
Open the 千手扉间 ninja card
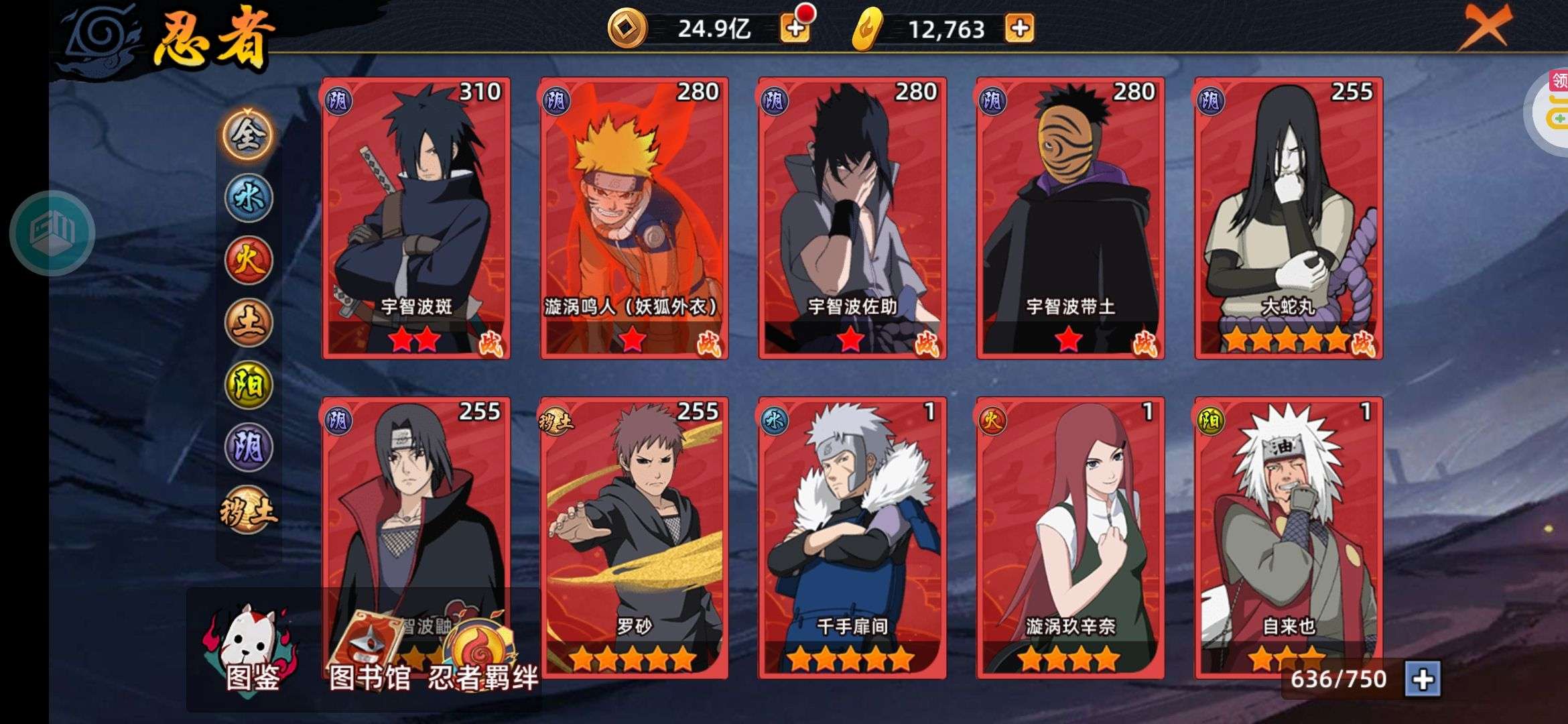click(x=852, y=538)
